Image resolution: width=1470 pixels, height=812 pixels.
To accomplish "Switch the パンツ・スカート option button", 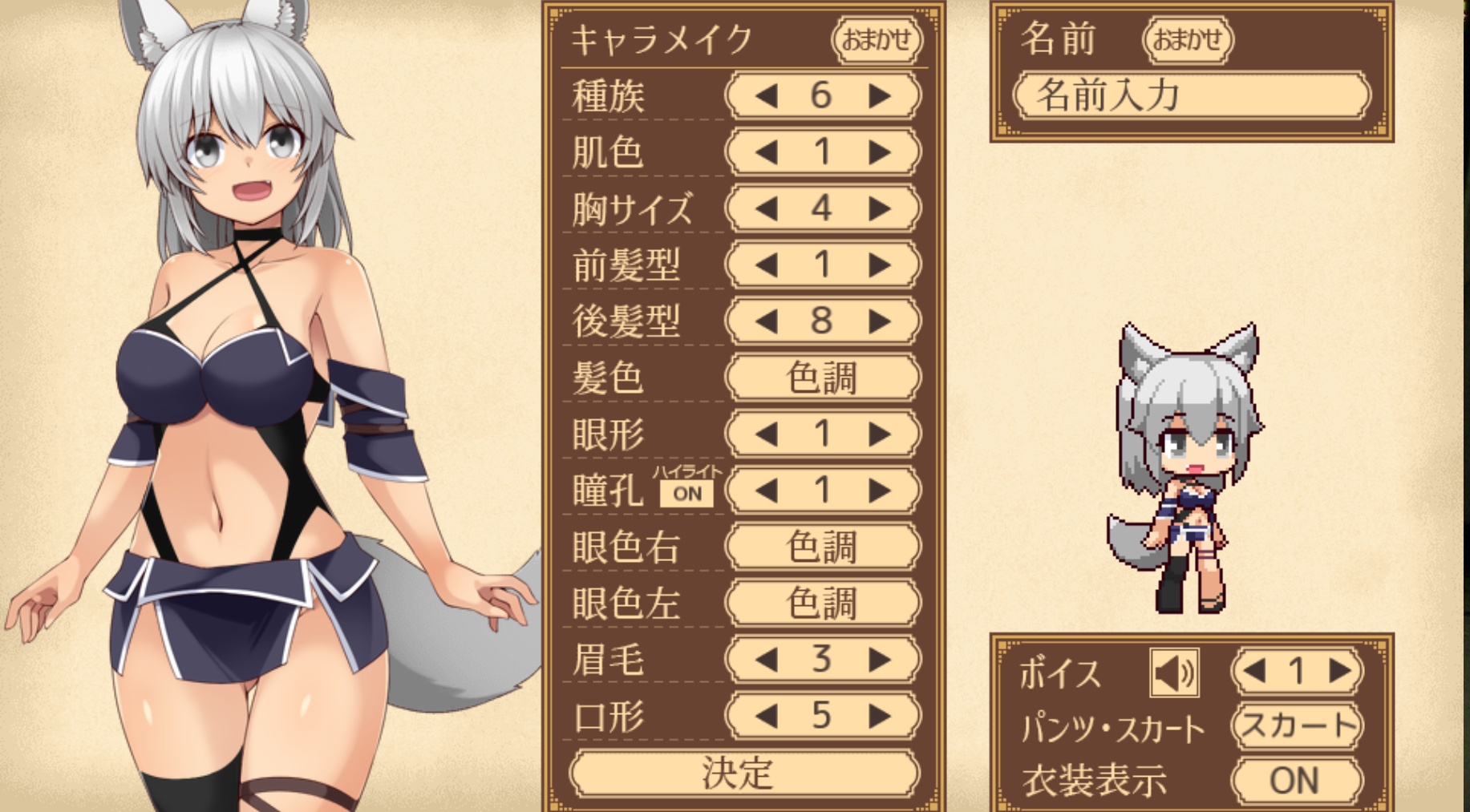I will 1297,726.
